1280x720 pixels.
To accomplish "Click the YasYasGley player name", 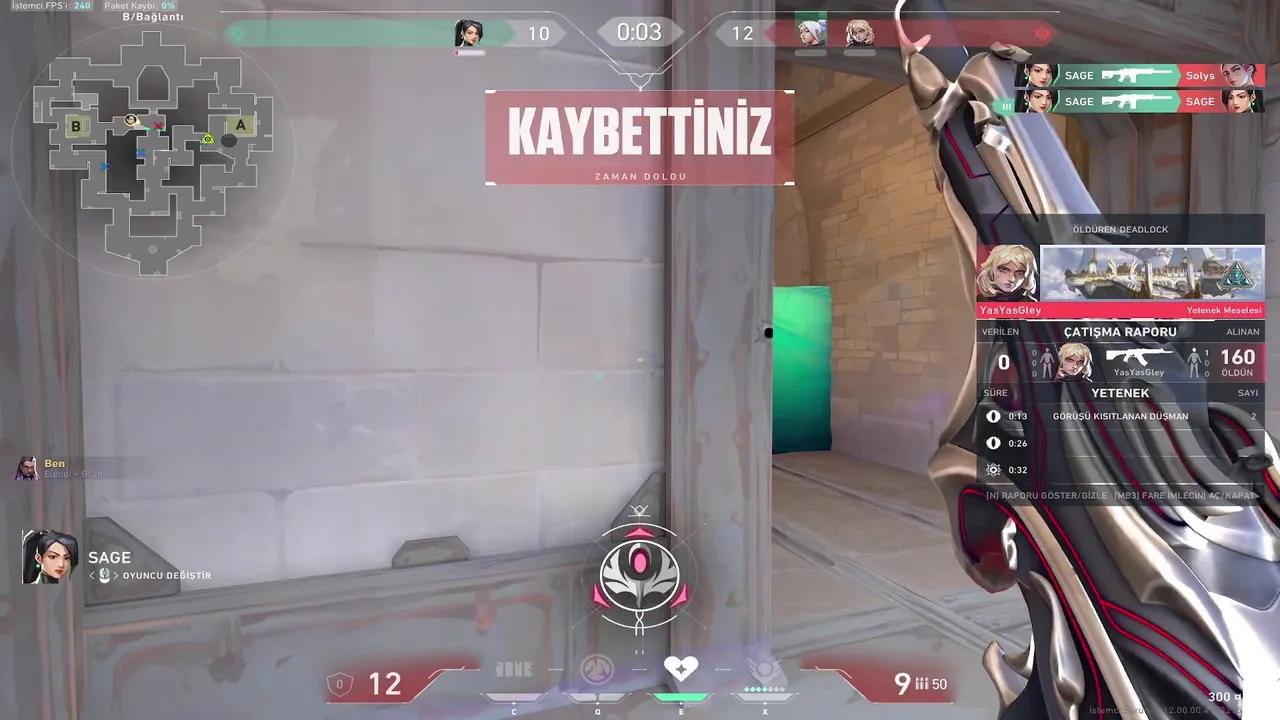I will (x=1009, y=310).
